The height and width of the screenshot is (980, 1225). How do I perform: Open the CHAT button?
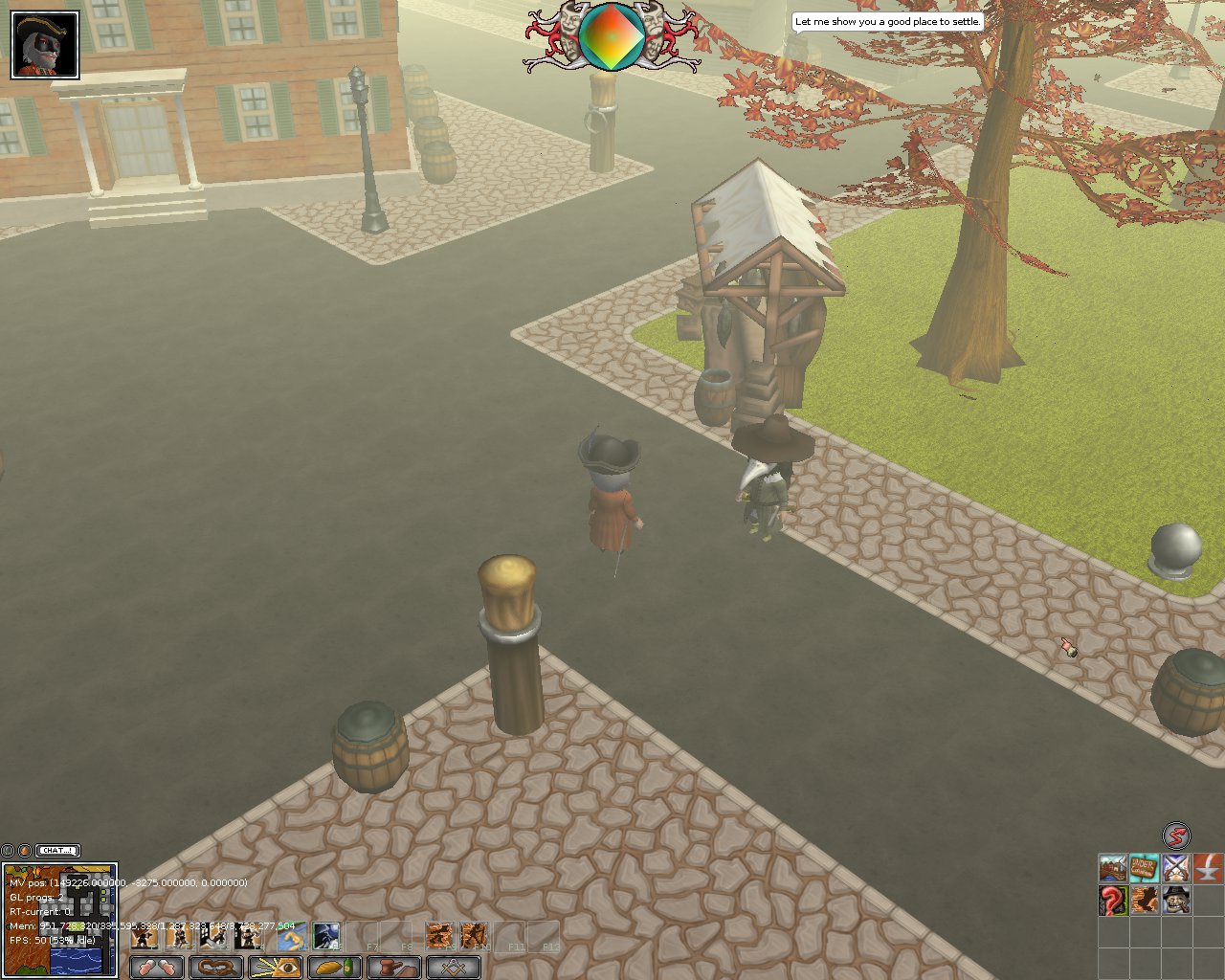[58, 850]
